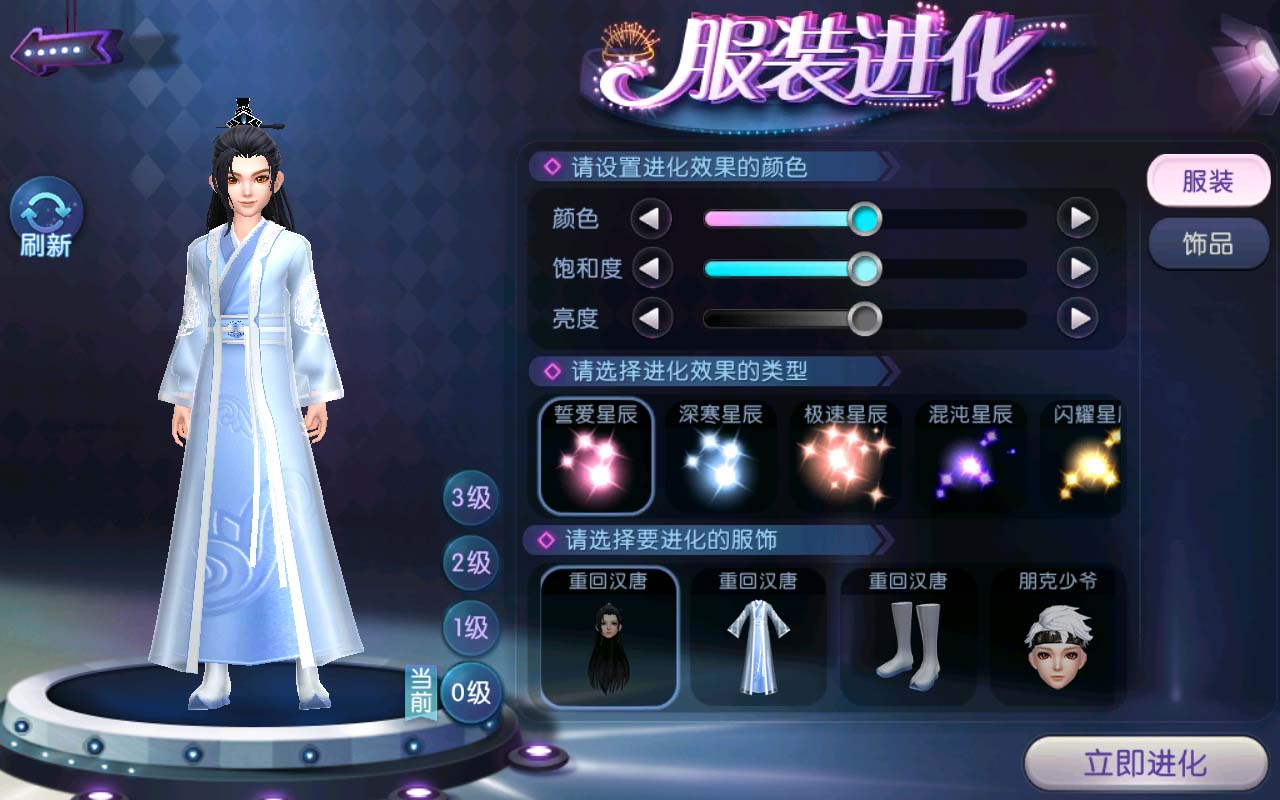Increase 颜色 with the right arrow
The height and width of the screenshot is (800, 1280).
click(1078, 218)
